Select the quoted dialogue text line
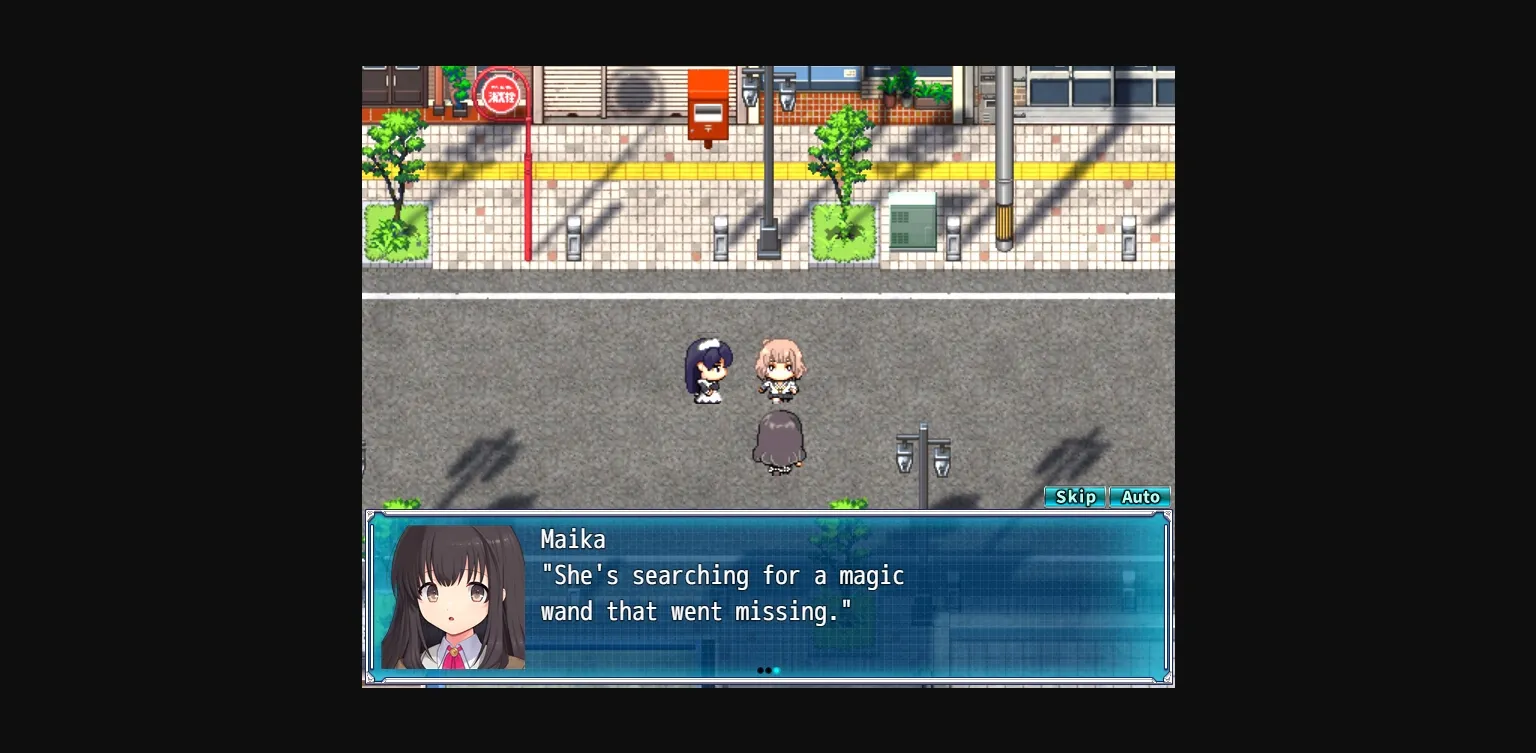 (722, 576)
